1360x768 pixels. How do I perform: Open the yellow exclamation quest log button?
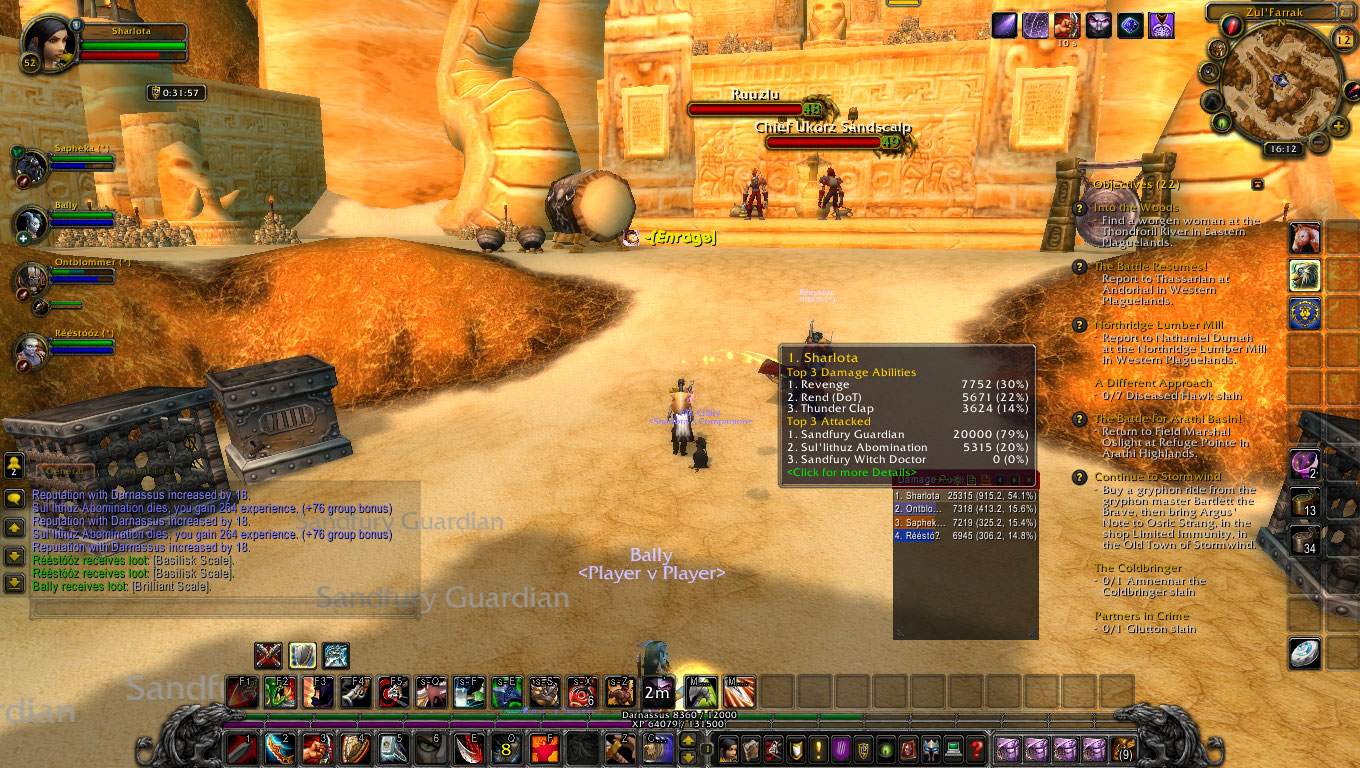pyautogui.click(x=818, y=748)
